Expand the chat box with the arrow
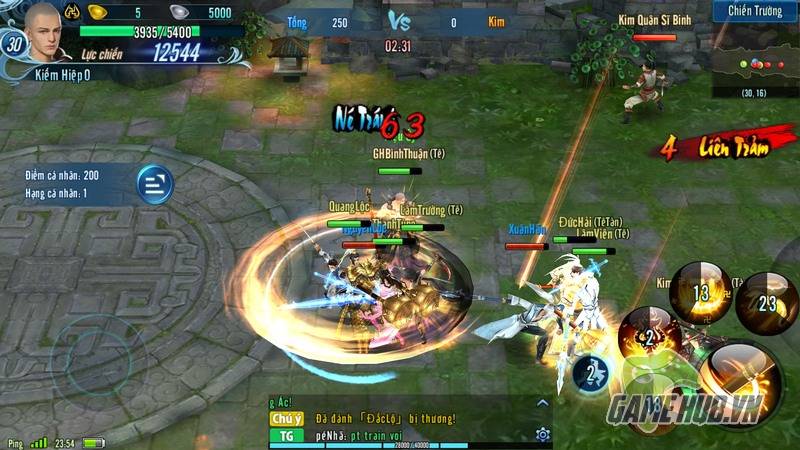 coord(542,403)
